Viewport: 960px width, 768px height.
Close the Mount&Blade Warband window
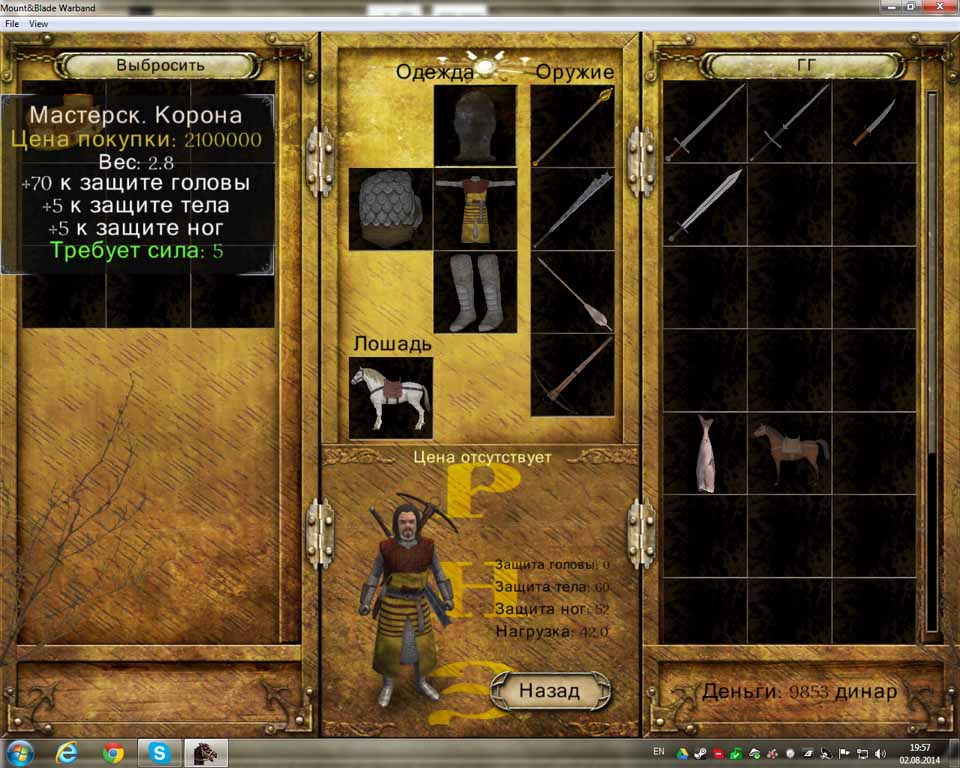(937, 6)
